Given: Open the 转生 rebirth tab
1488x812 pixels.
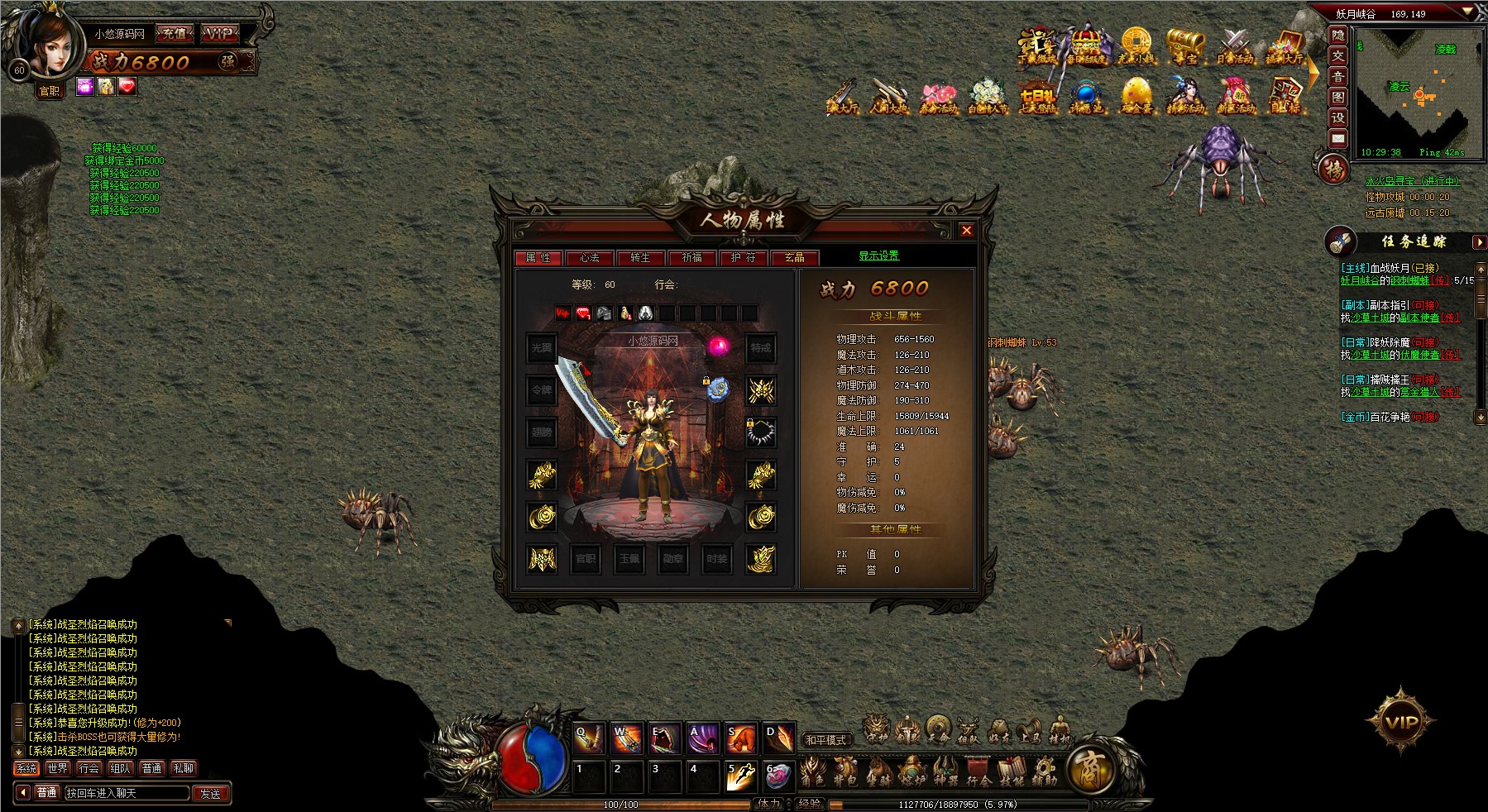Looking at the screenshot, I should pyautogui.click(x=641, y=258).
